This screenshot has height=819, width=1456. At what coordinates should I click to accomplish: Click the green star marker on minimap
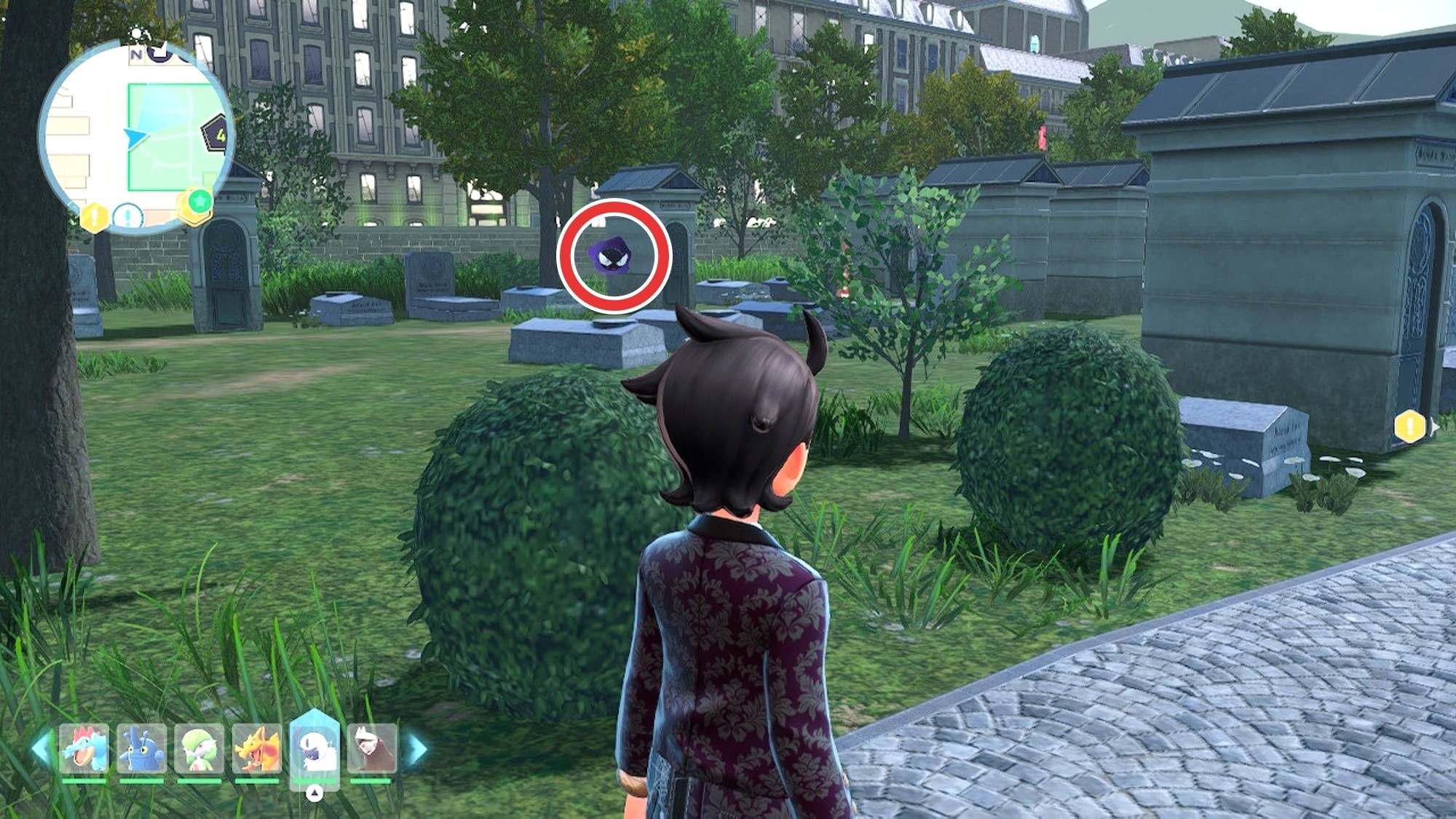[x=199, y=201]
